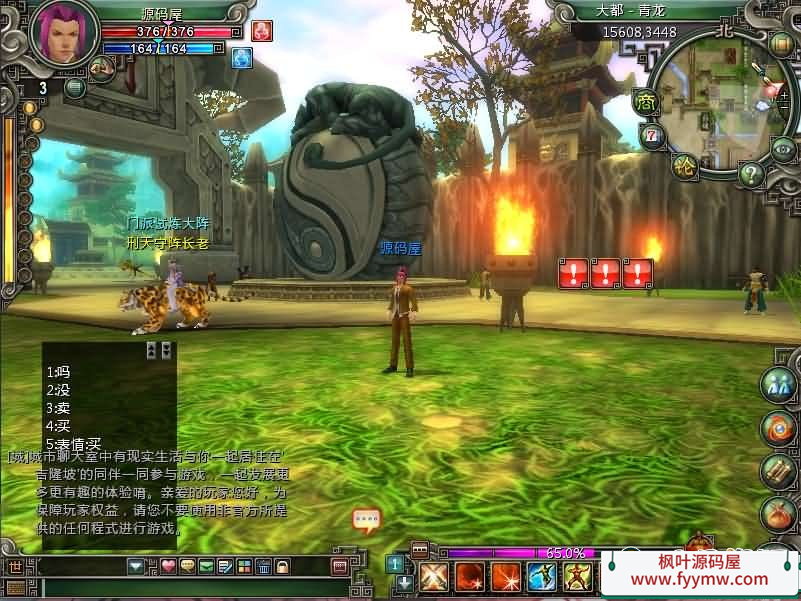Screen dimensions: 801x601
Task: Open the 商 shop button by the minimap
Action: click(x=643, y=100)
